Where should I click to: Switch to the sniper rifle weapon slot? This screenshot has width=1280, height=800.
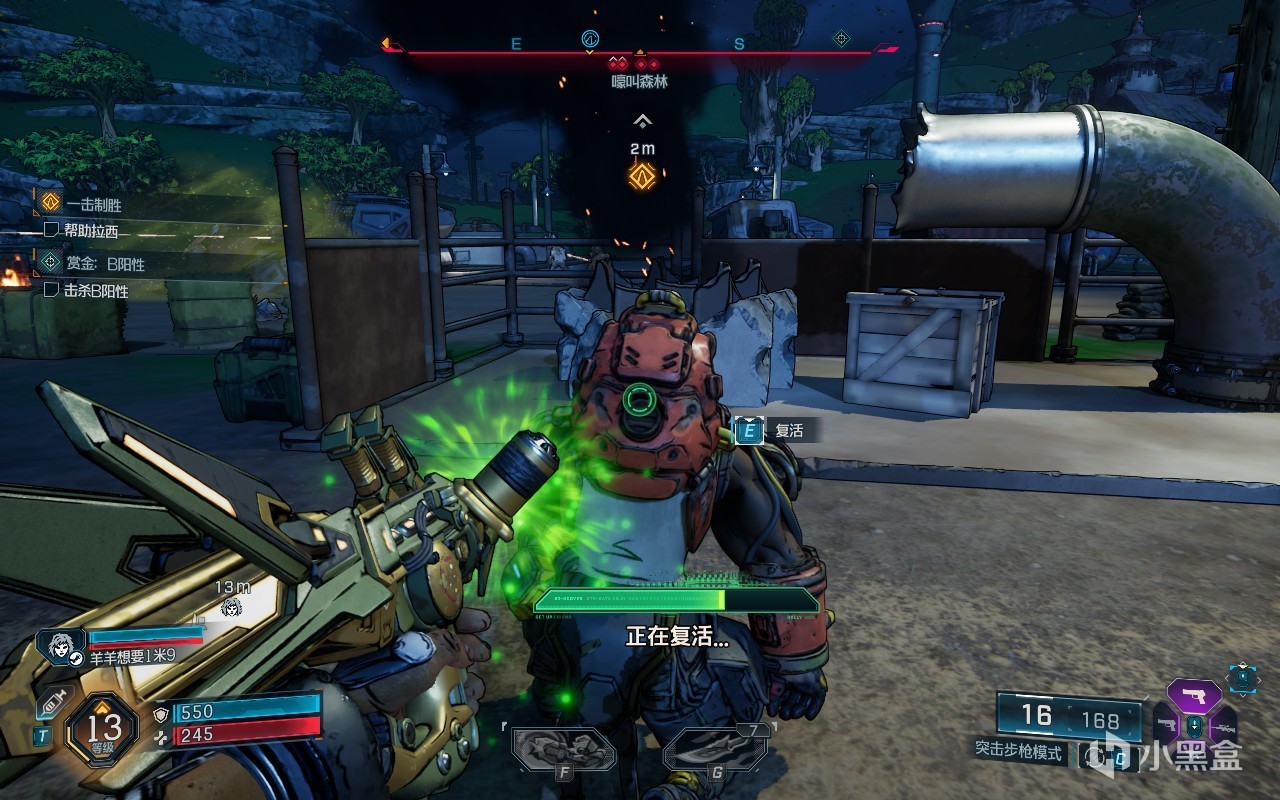tap(1224, 727)
